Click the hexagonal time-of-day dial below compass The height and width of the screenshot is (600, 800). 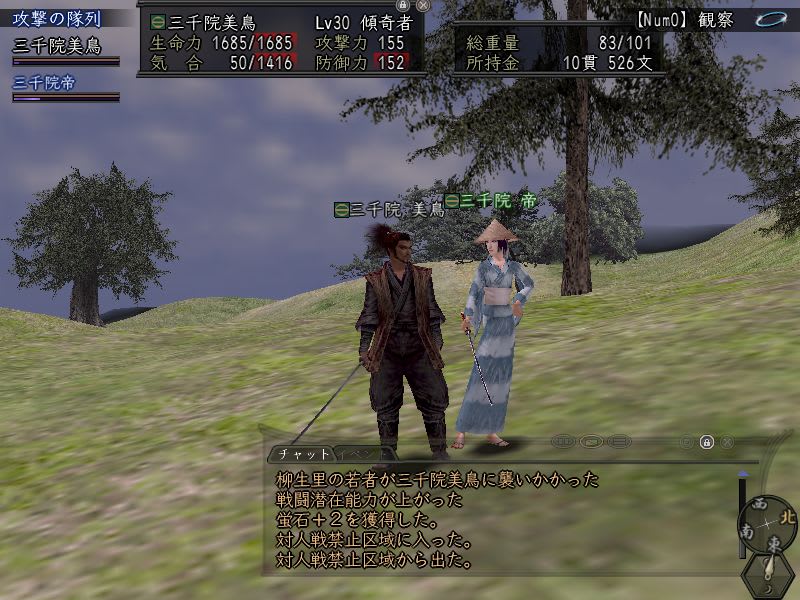767,575
